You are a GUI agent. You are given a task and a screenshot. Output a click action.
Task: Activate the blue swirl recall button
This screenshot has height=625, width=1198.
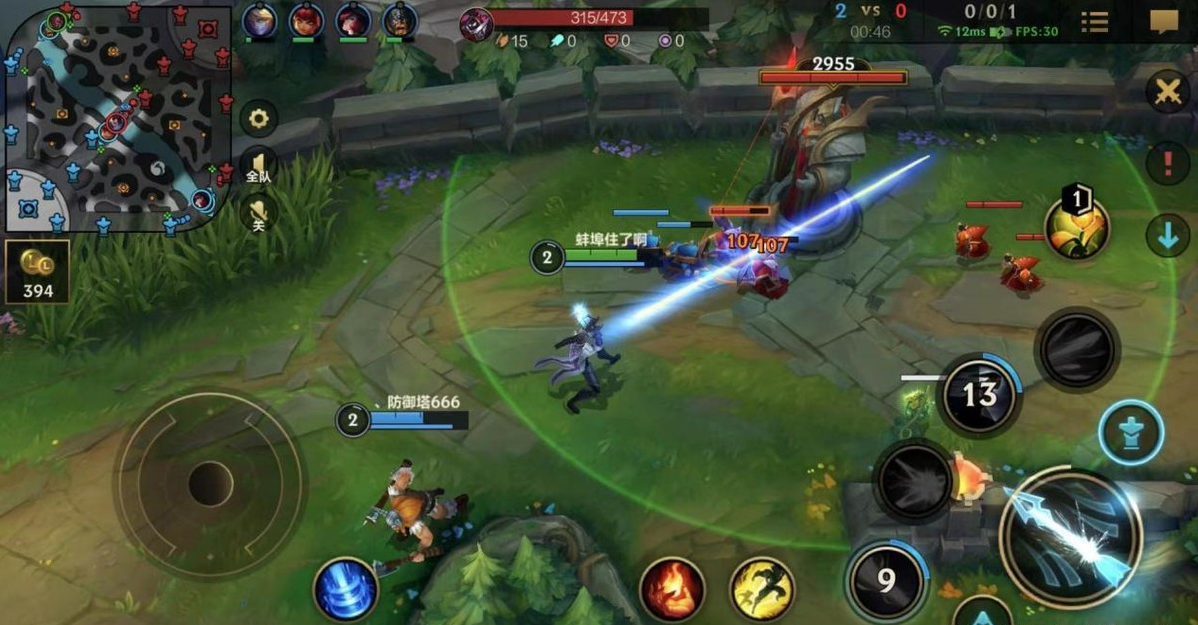[346, 589]
